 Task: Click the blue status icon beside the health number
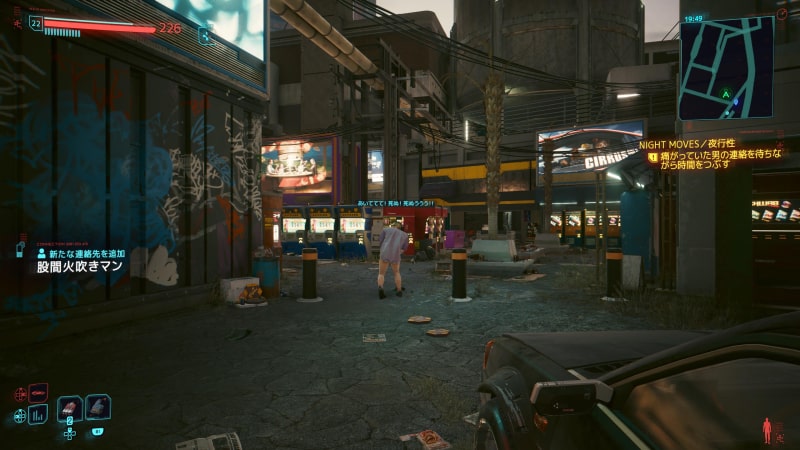(x=205, y=35)
